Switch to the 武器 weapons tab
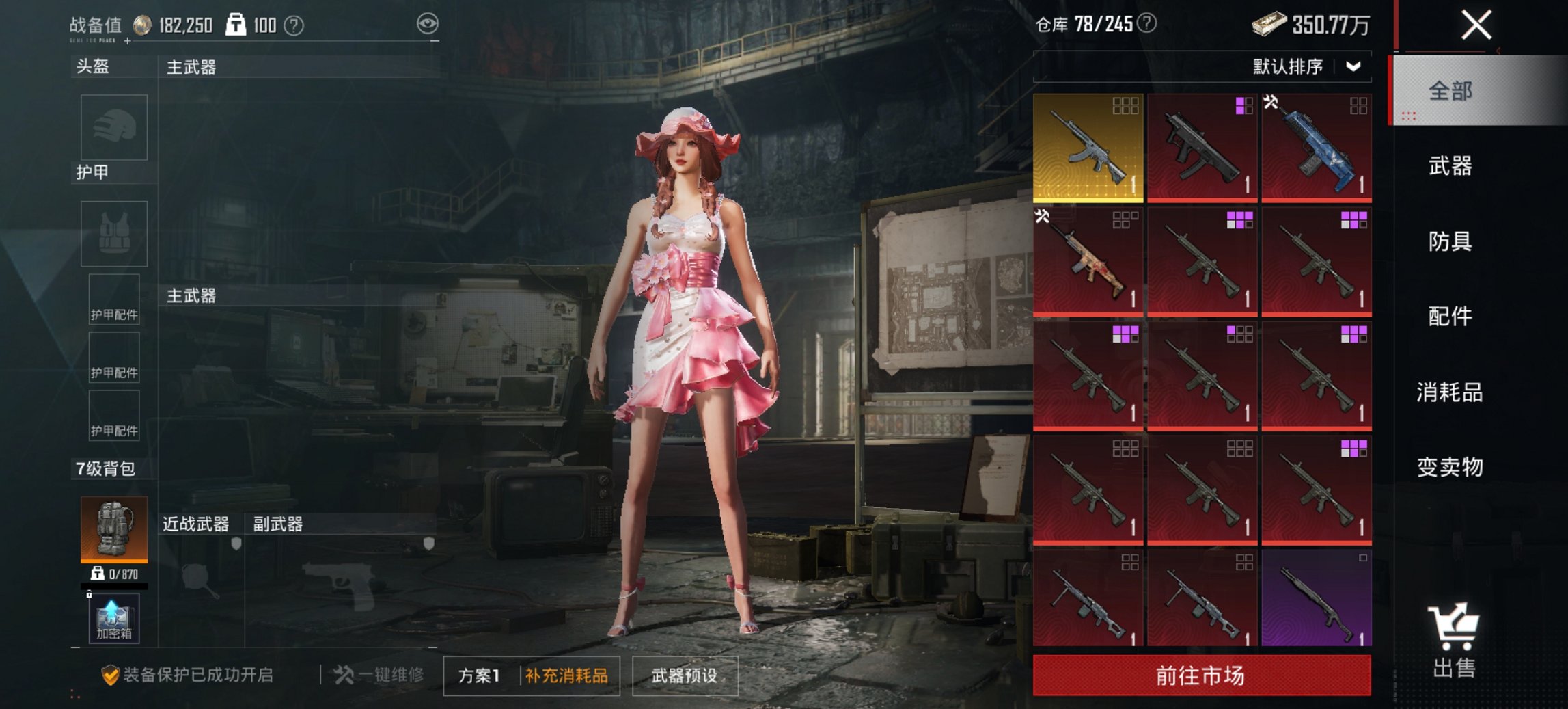This screenshot has width=1568, height=709. (1453, 165)
